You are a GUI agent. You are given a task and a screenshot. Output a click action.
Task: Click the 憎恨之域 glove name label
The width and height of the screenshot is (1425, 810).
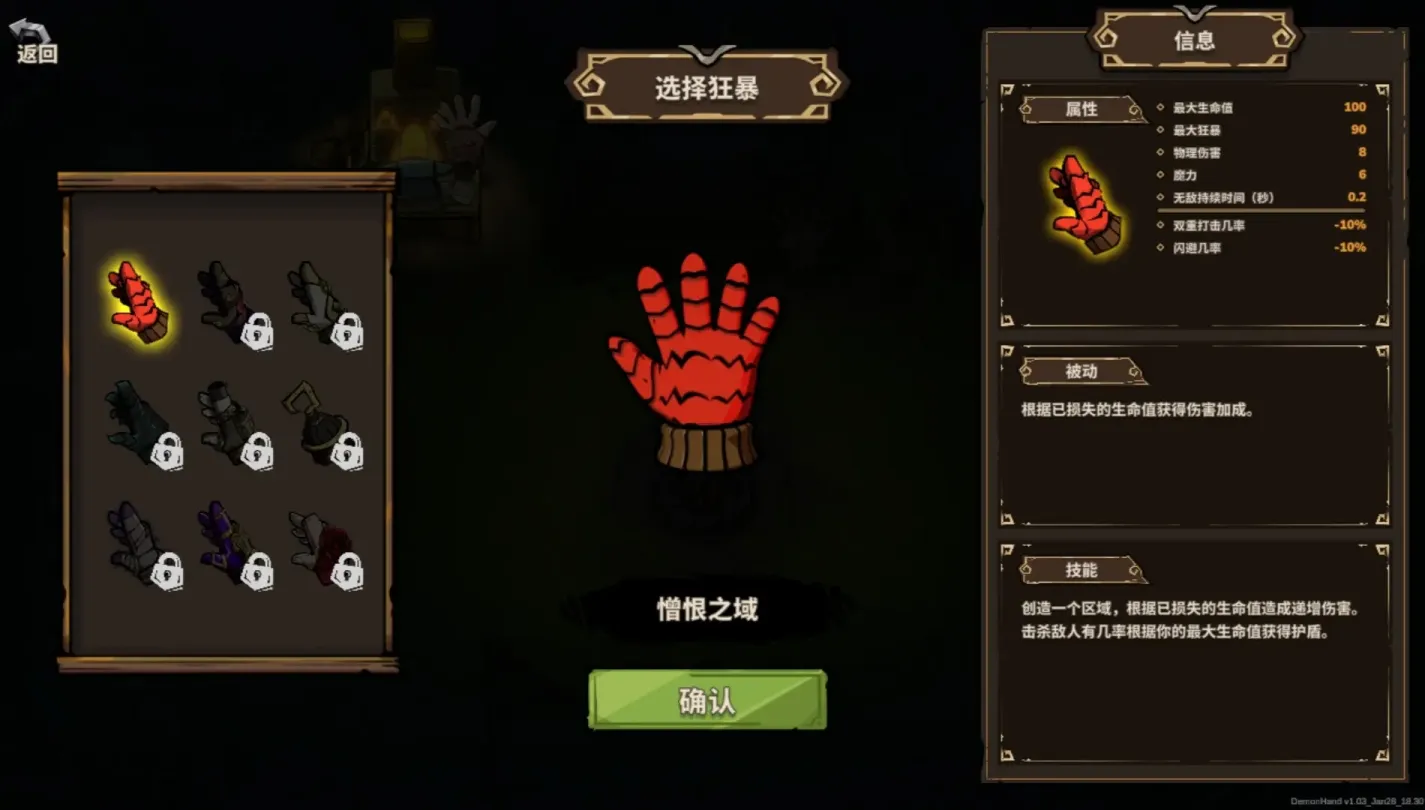pos(707,606)
